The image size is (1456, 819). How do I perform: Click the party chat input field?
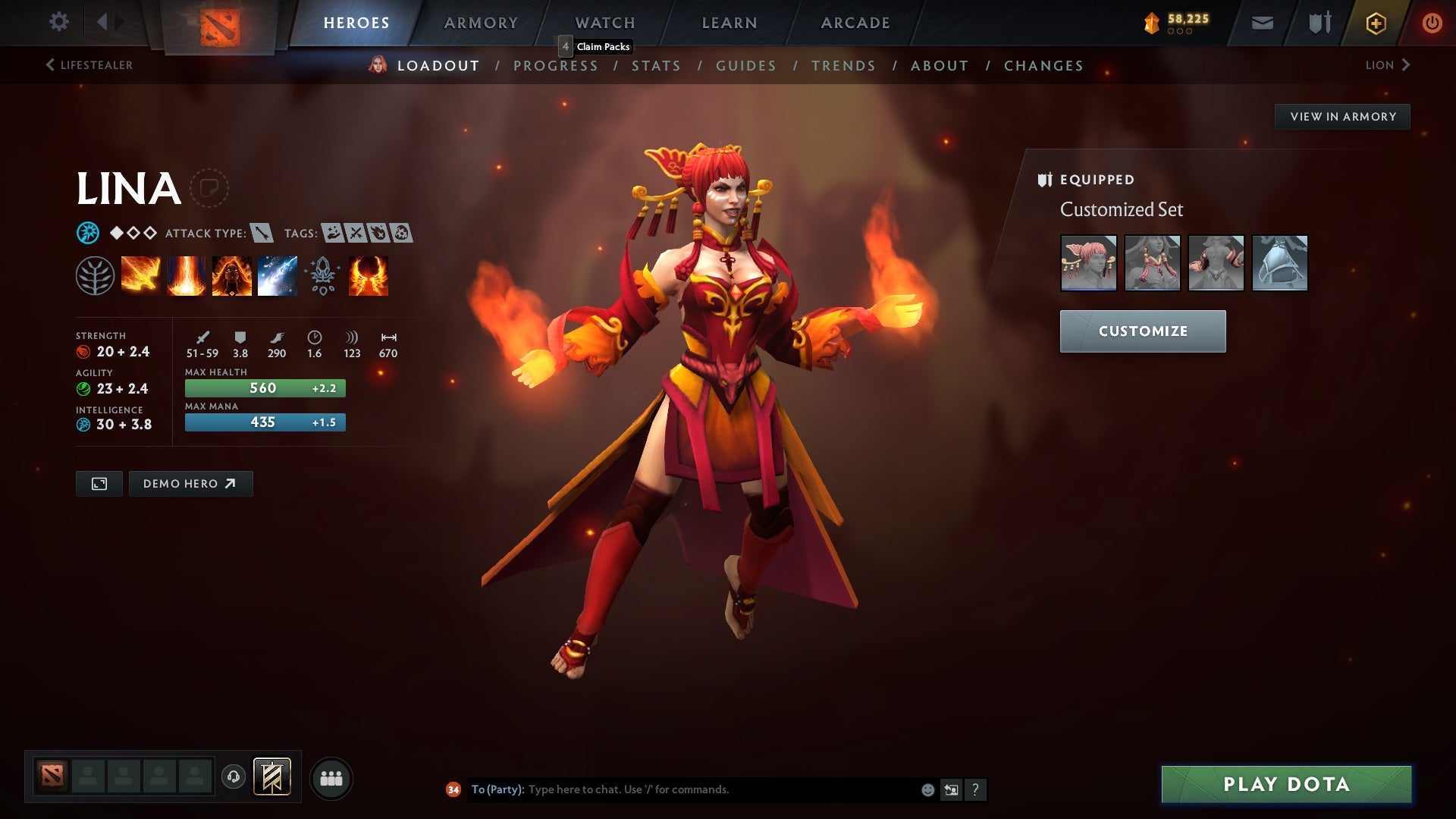click(x=682, y=789)
